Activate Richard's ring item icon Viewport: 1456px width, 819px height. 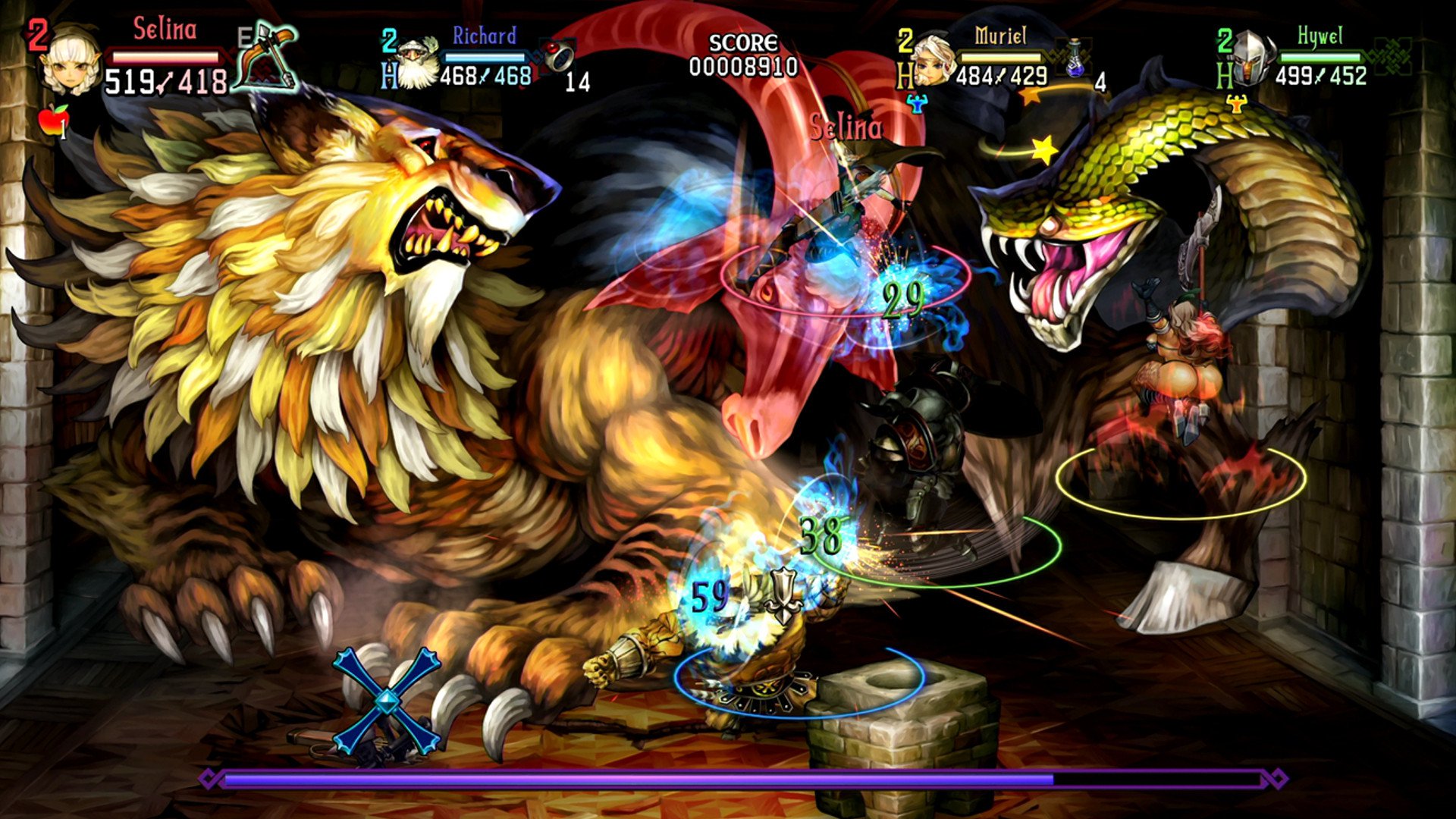[x=559, y=55]
